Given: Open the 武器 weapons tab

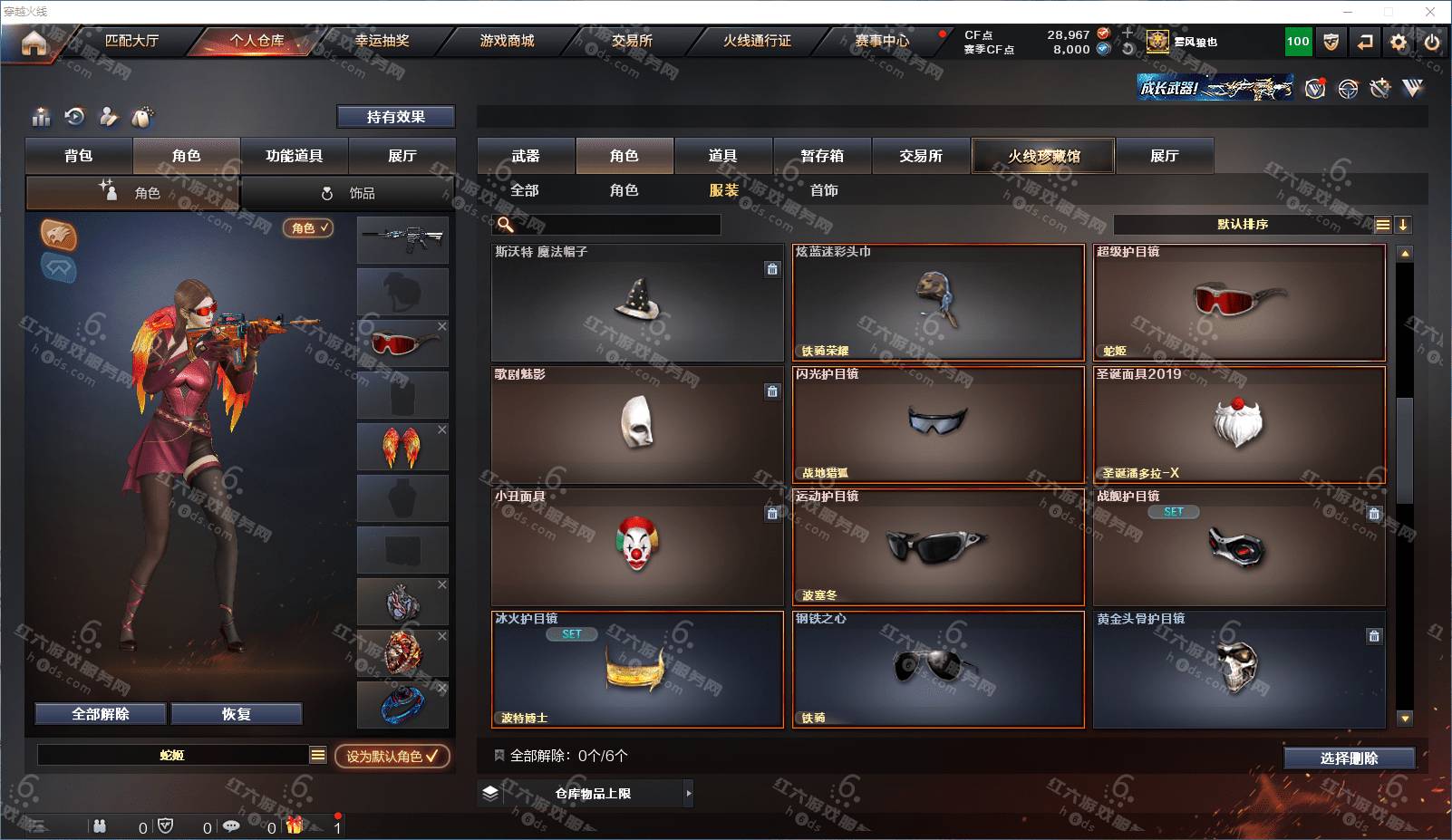Looking at the screenshot, I should tap(526, 156).
